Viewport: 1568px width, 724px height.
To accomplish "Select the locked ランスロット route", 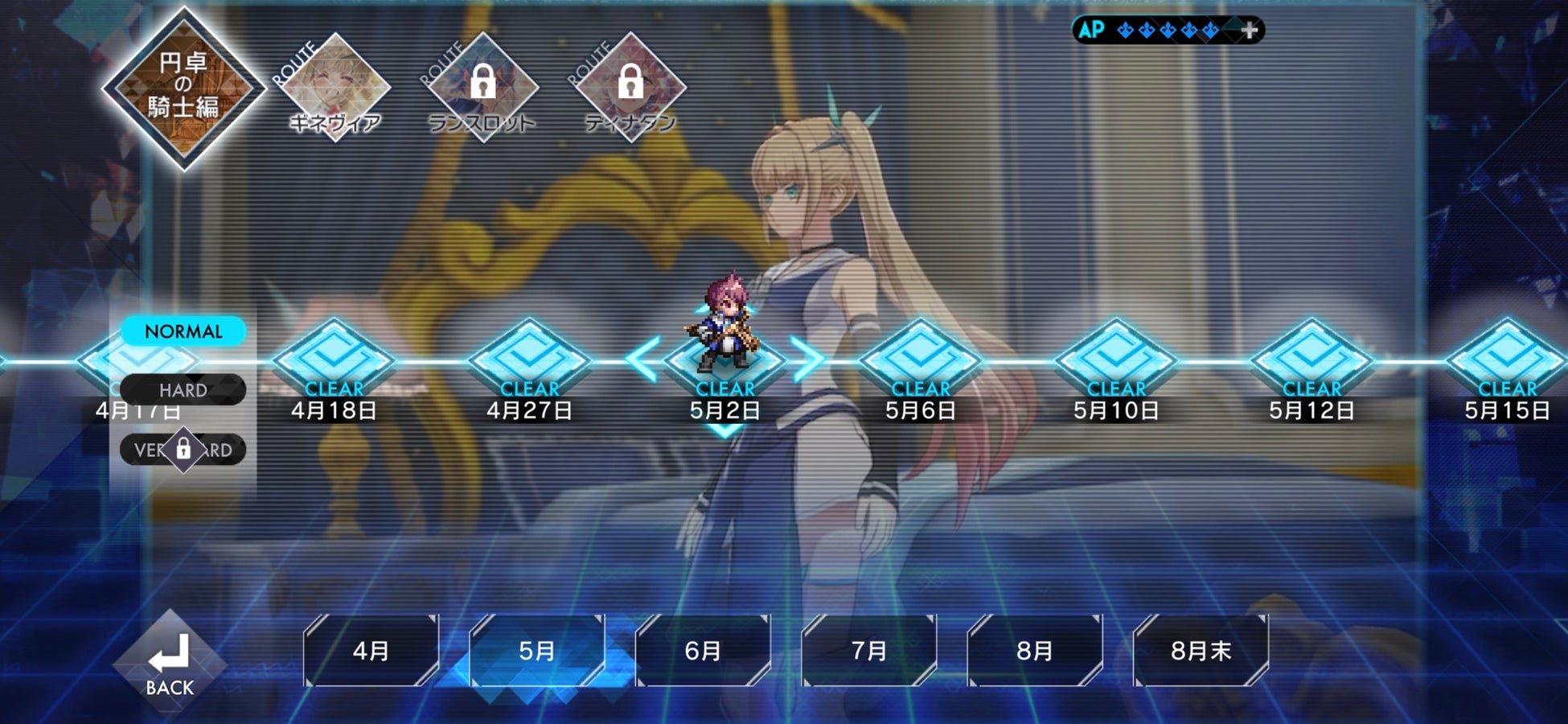I will coord(482,87).
